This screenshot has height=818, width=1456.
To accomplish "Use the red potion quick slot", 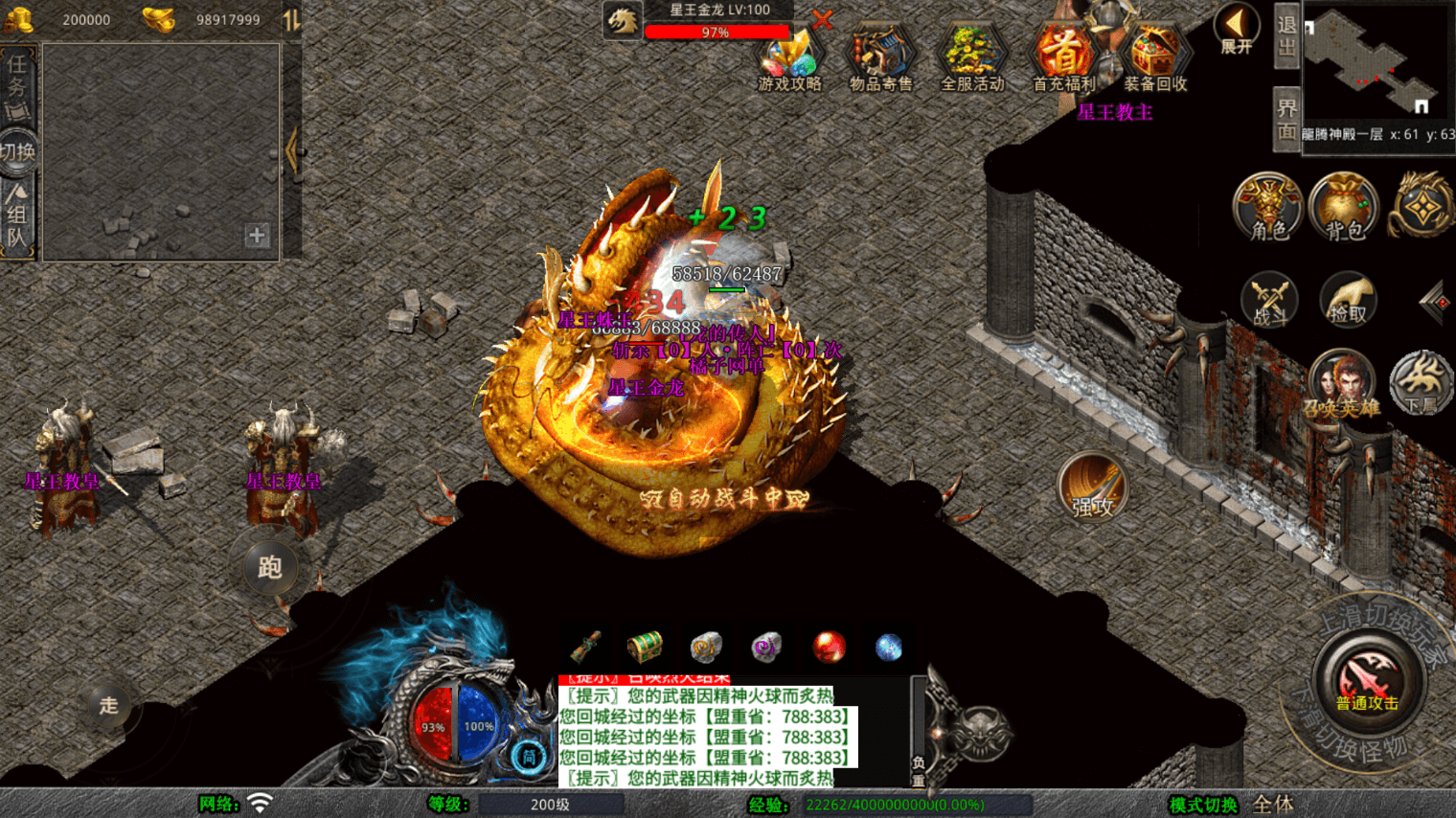I will 829,648.
